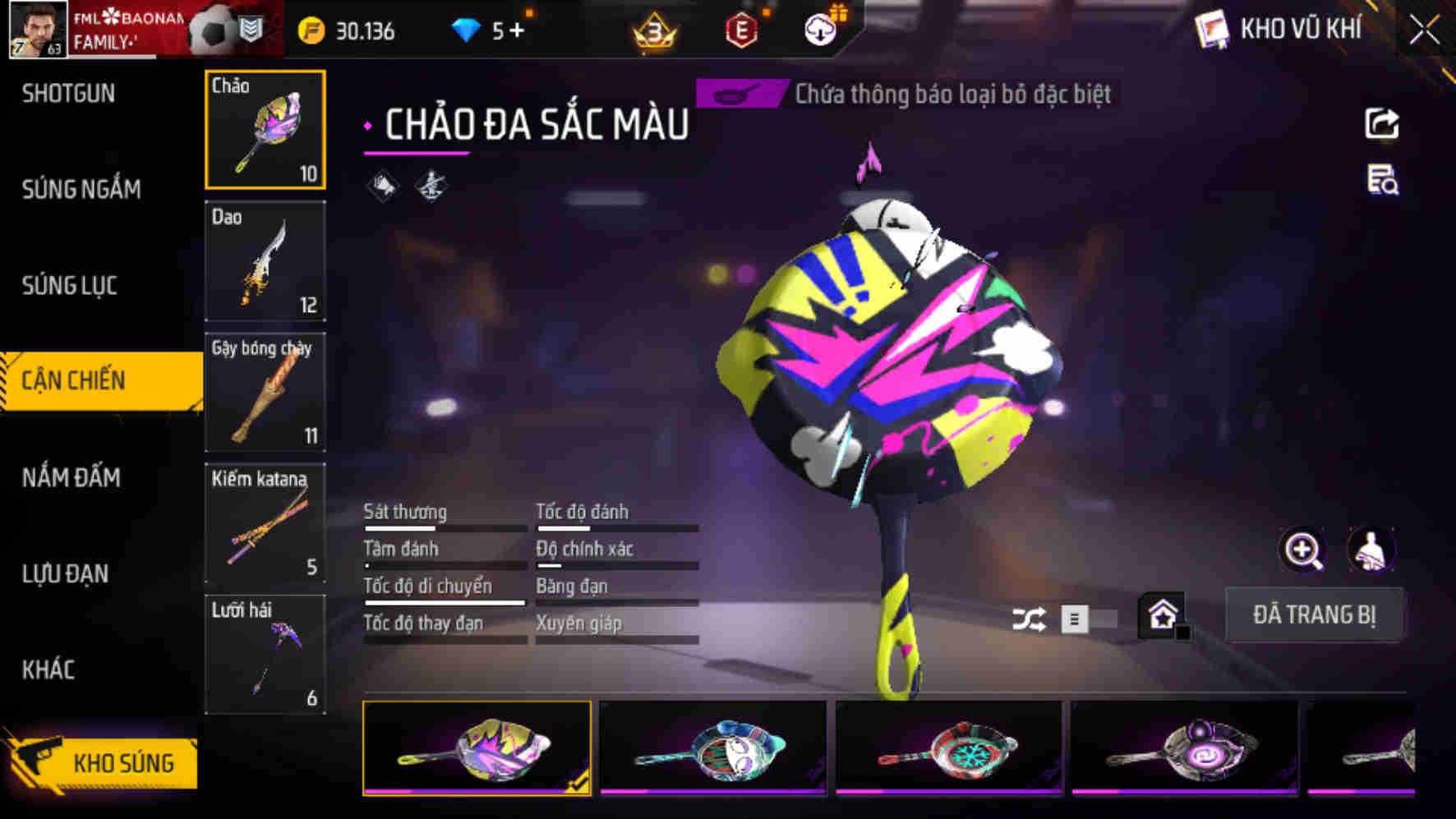Click the soccer ball event banner
The height and width of the screenshot is (819, 1456).
click(x=210, y=29)
